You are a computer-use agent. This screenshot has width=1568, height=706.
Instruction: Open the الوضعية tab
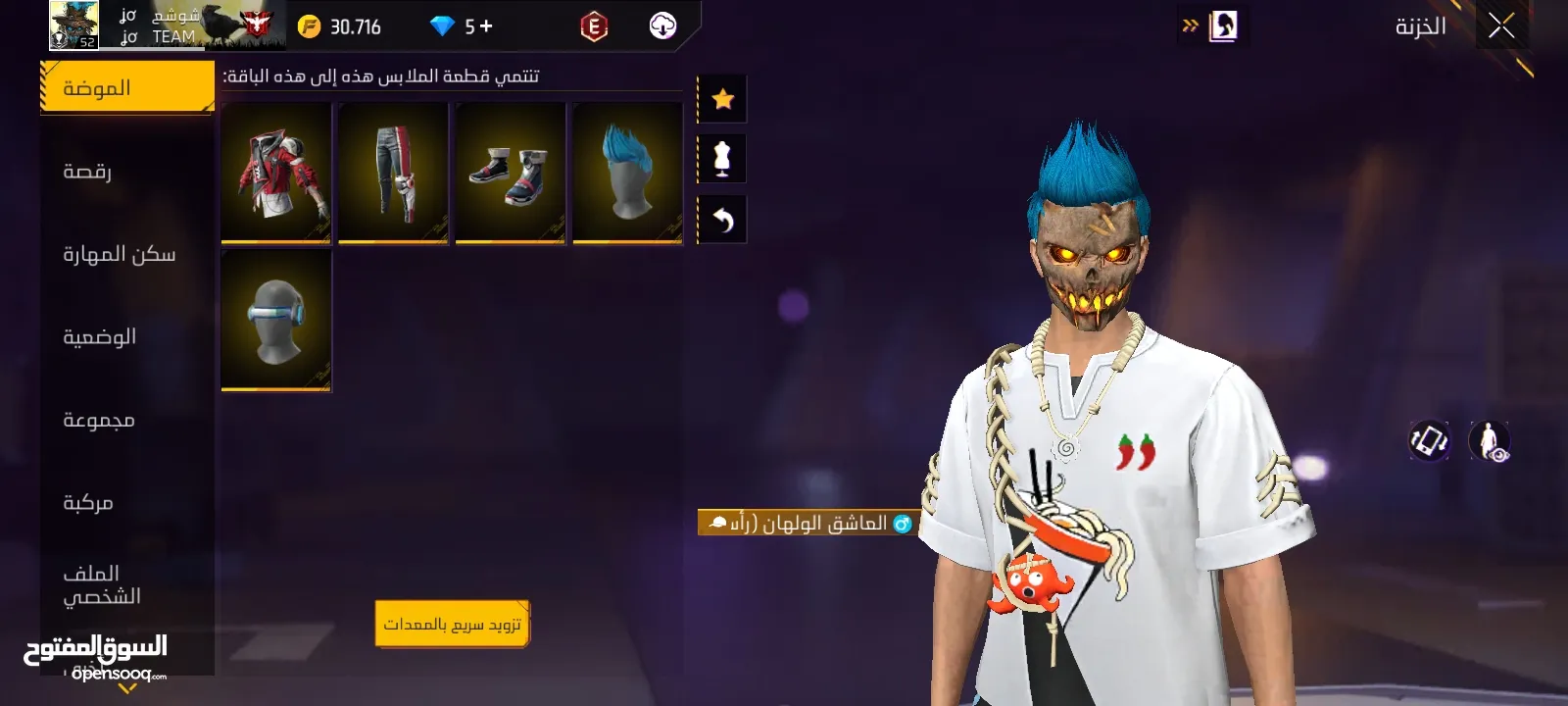pos(126,337)
